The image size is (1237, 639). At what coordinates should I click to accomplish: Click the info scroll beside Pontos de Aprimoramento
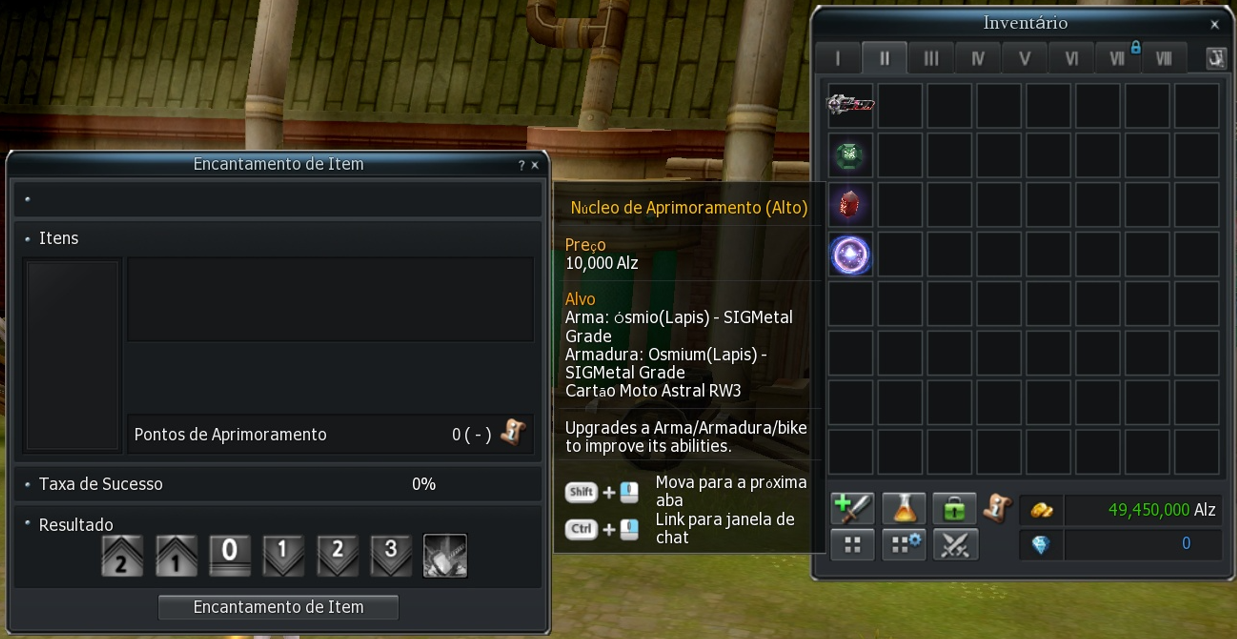point(513,433)
